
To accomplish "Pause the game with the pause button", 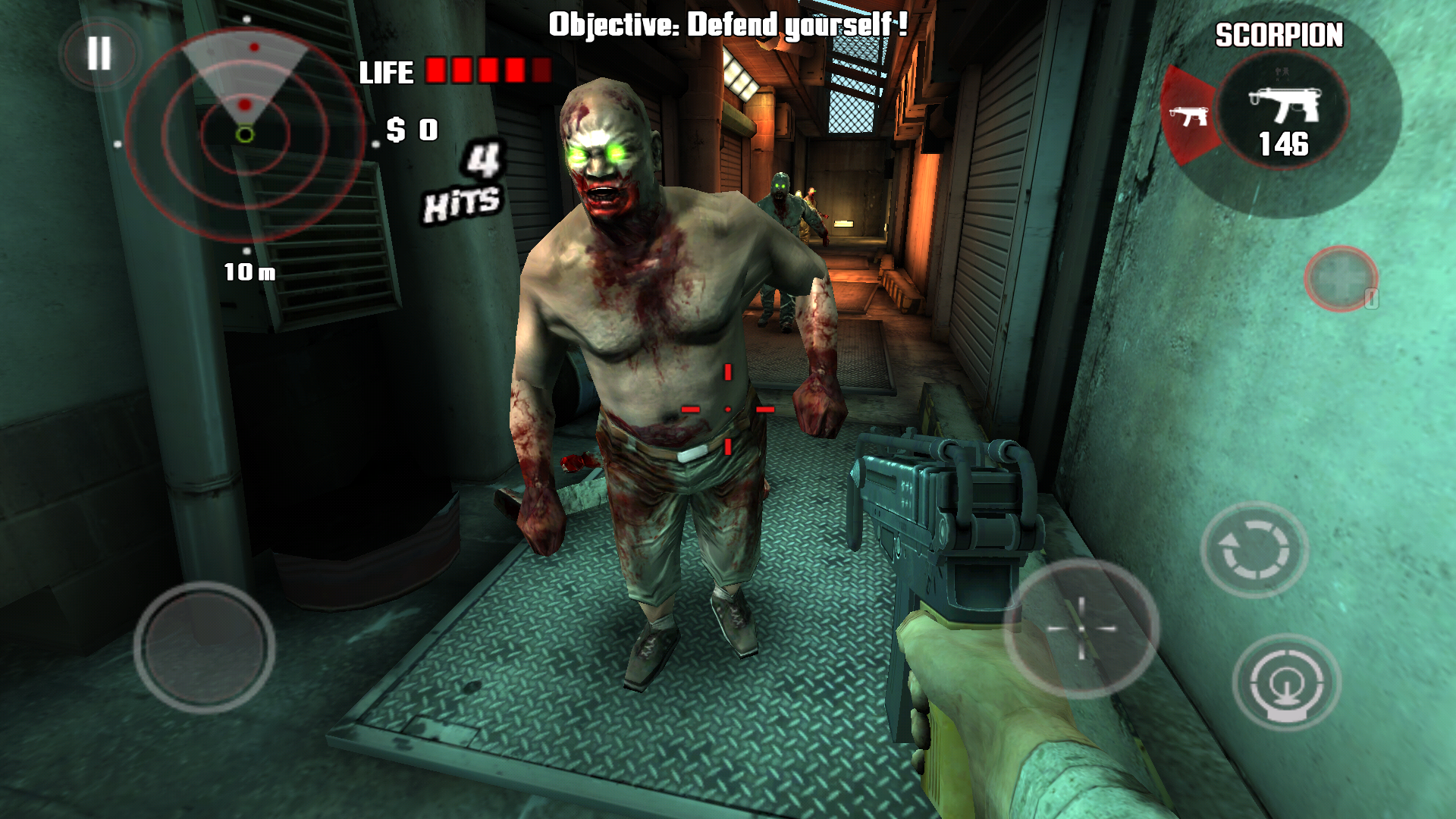I will coord(99,54).
